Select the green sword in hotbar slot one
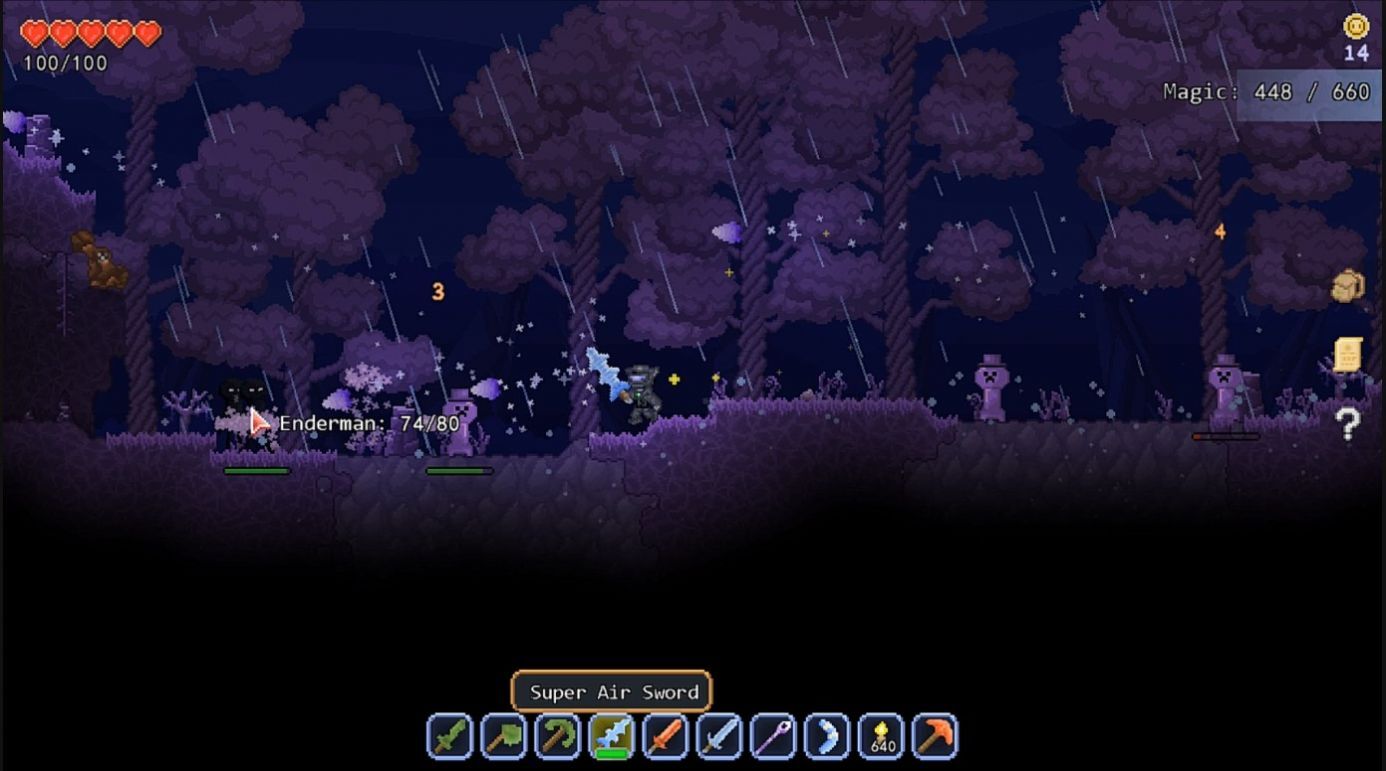Viewport: 1386px width, 771px height. tap(449, 735)
